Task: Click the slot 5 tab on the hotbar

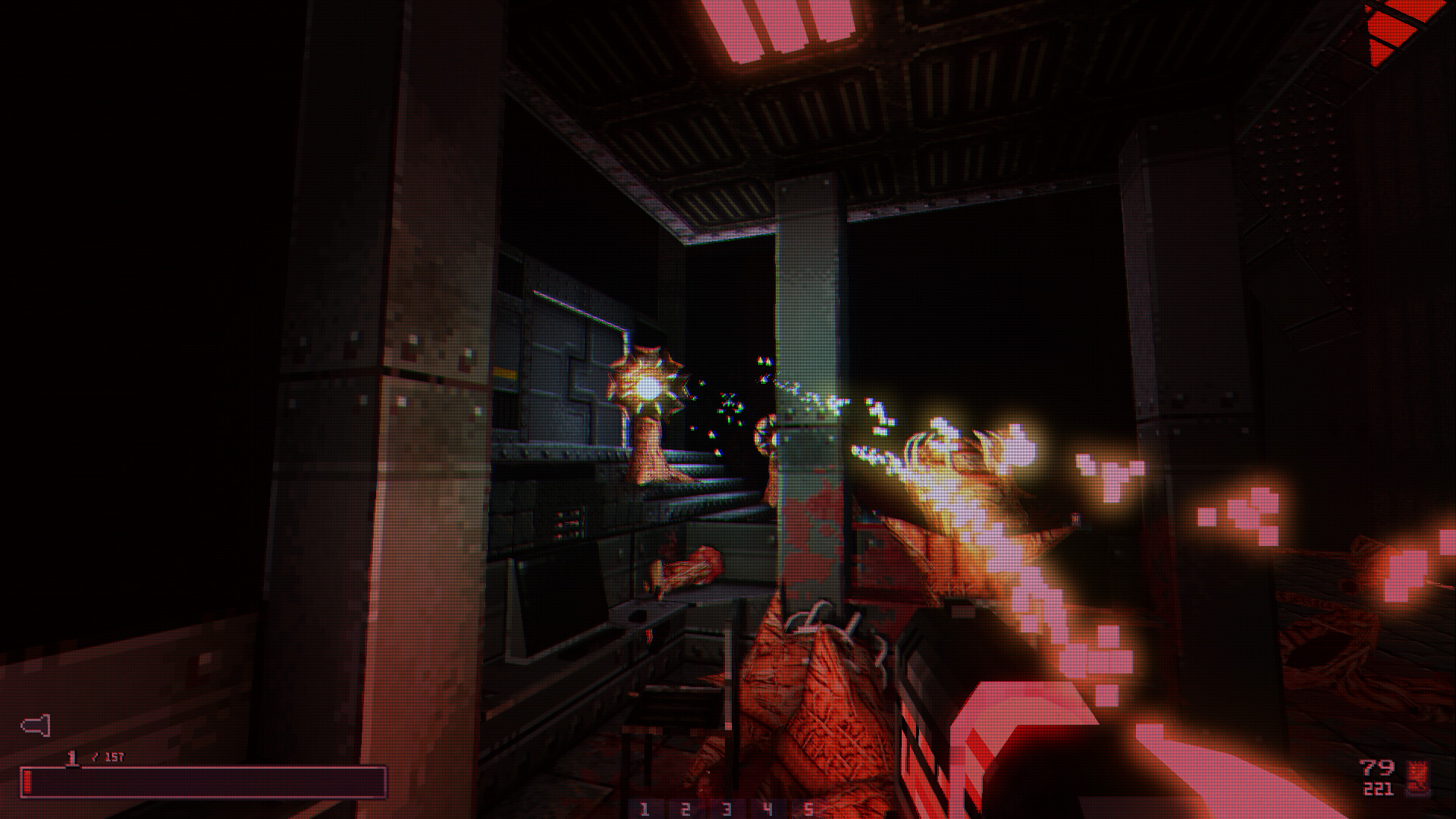Action: click(809, 808)
